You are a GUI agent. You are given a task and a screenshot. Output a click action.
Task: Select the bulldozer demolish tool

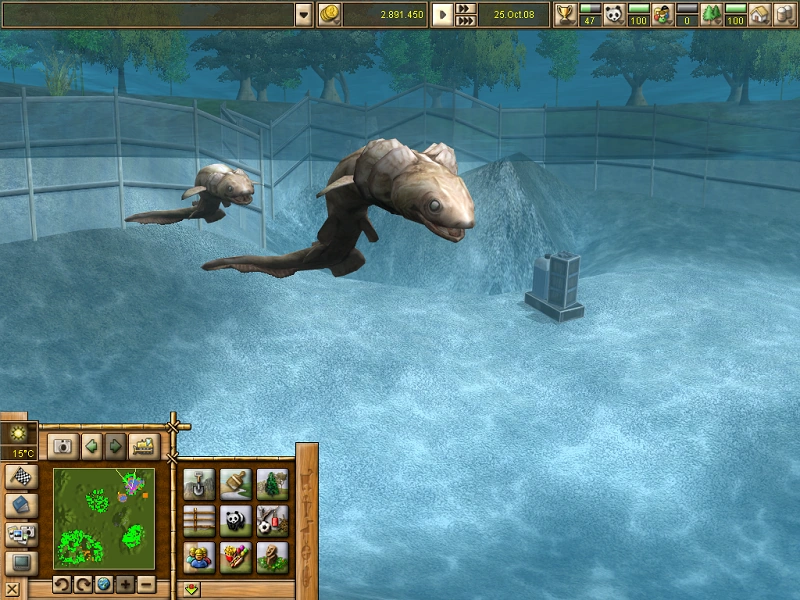(x=143, y=446)
